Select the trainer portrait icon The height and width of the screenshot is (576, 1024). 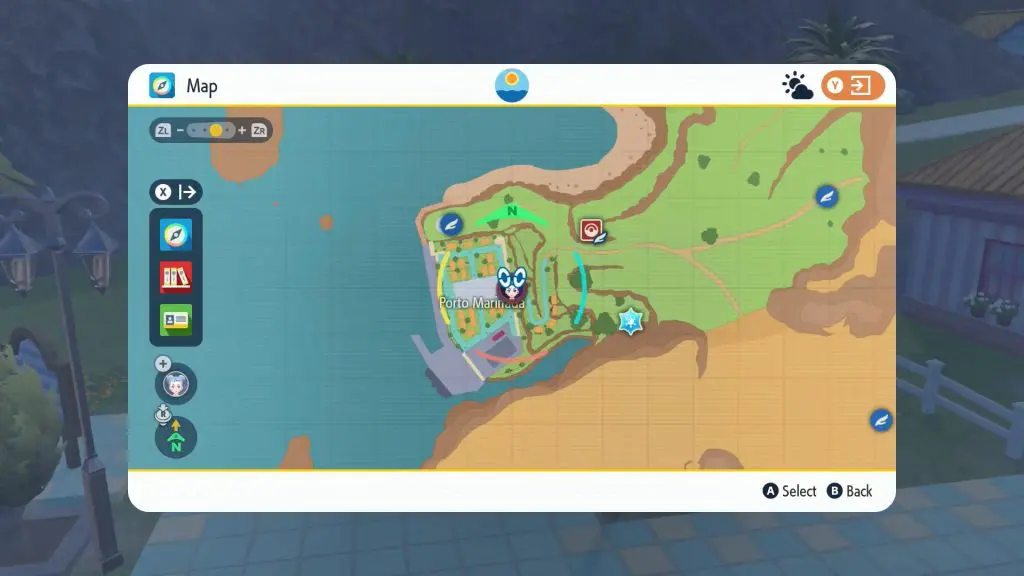(176, 384)
